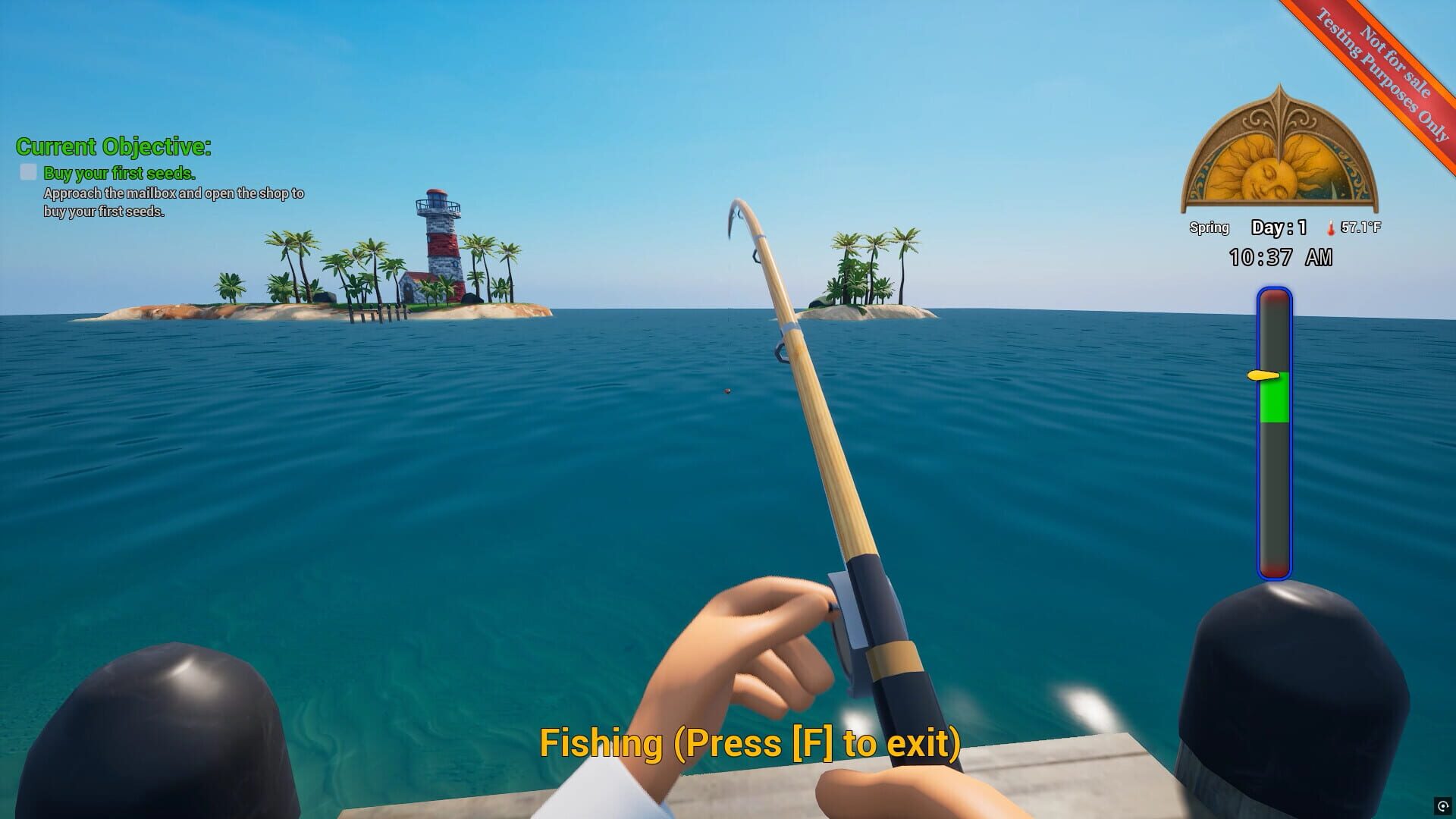The height and width of the screenshot is (819, 1456).
Task: Click the Spring season label
Action: click(x=1210, y=227)
